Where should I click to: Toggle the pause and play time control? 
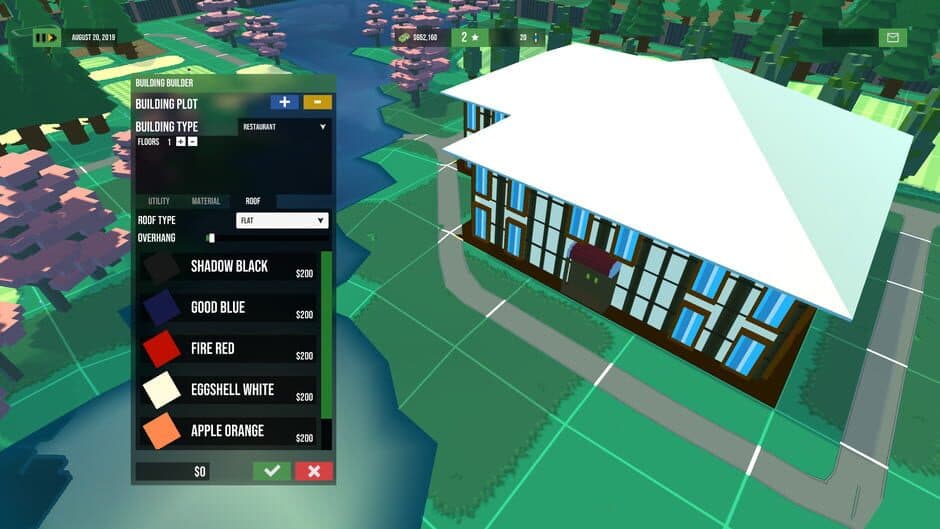pyautogui.click(x=45, y=38)
